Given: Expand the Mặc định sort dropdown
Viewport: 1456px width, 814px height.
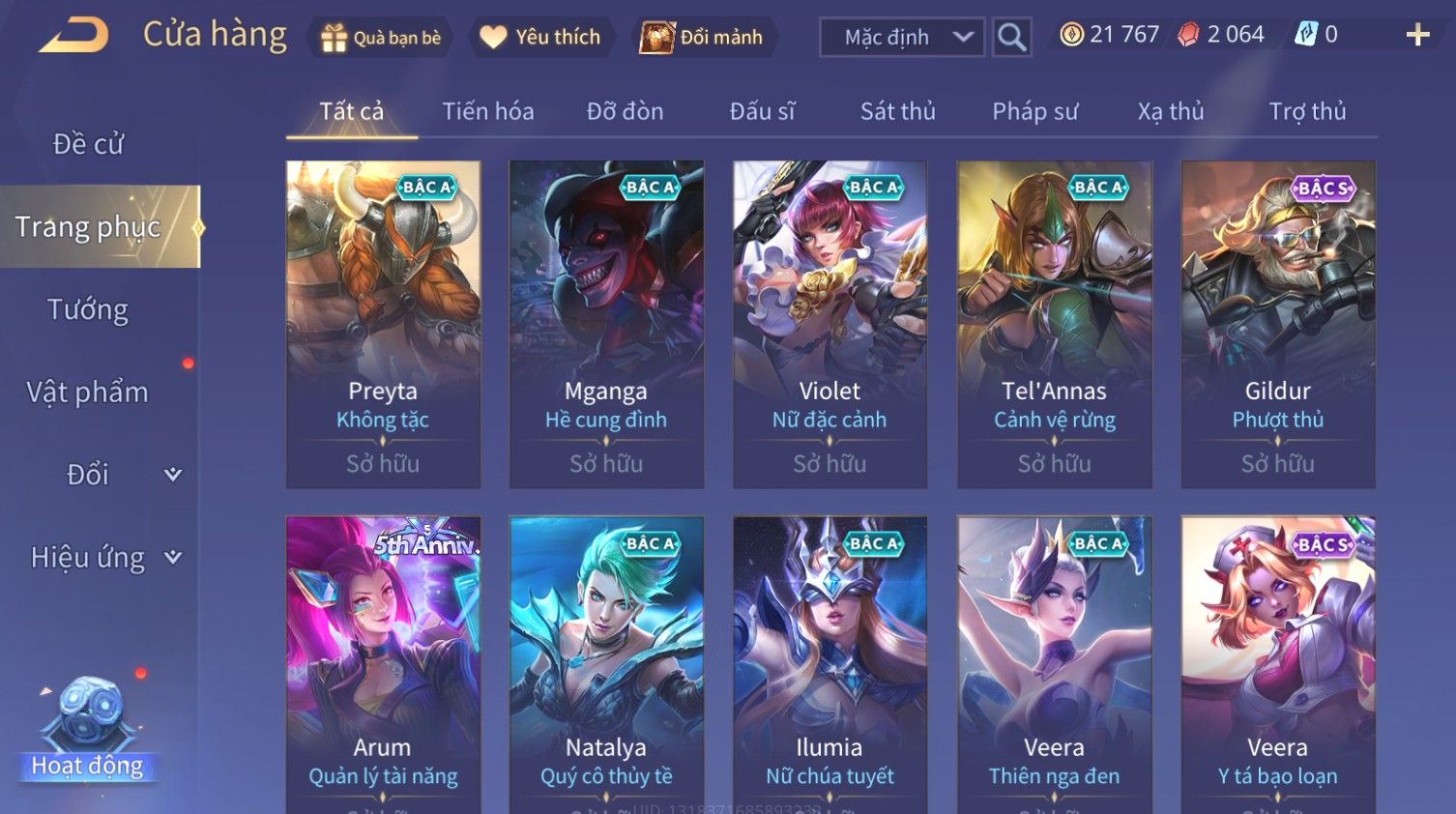Looking at the screenshot, I should point(902,38).
